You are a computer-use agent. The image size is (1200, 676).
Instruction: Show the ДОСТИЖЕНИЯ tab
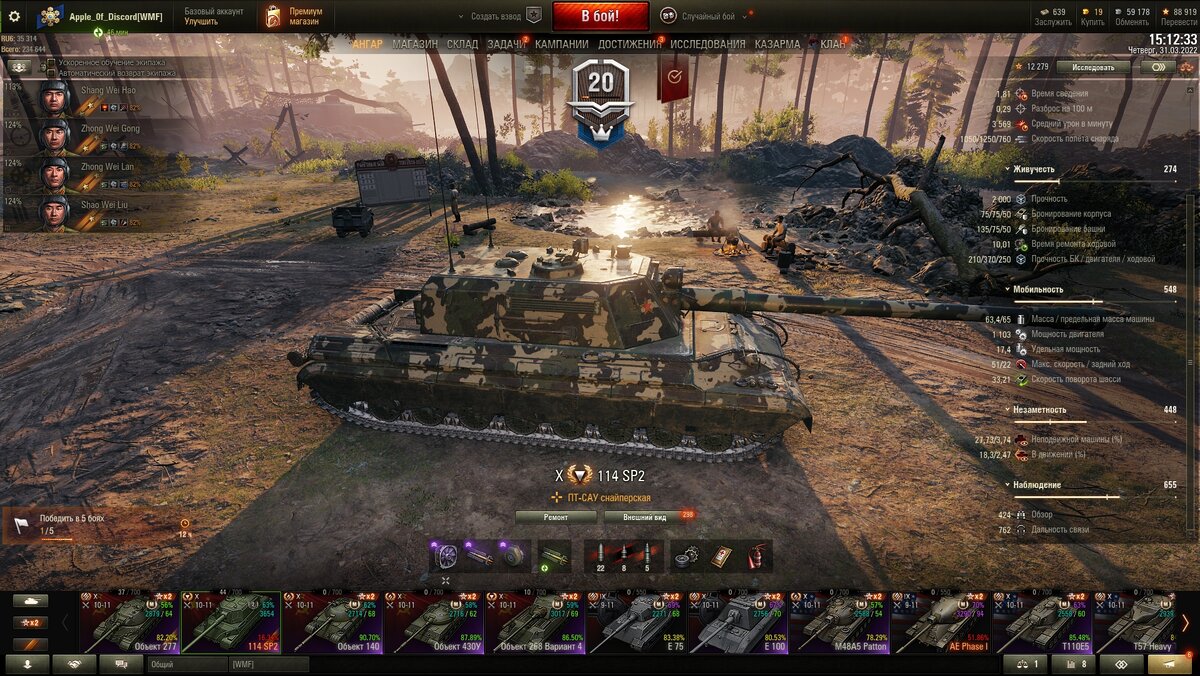click(629, 44)
